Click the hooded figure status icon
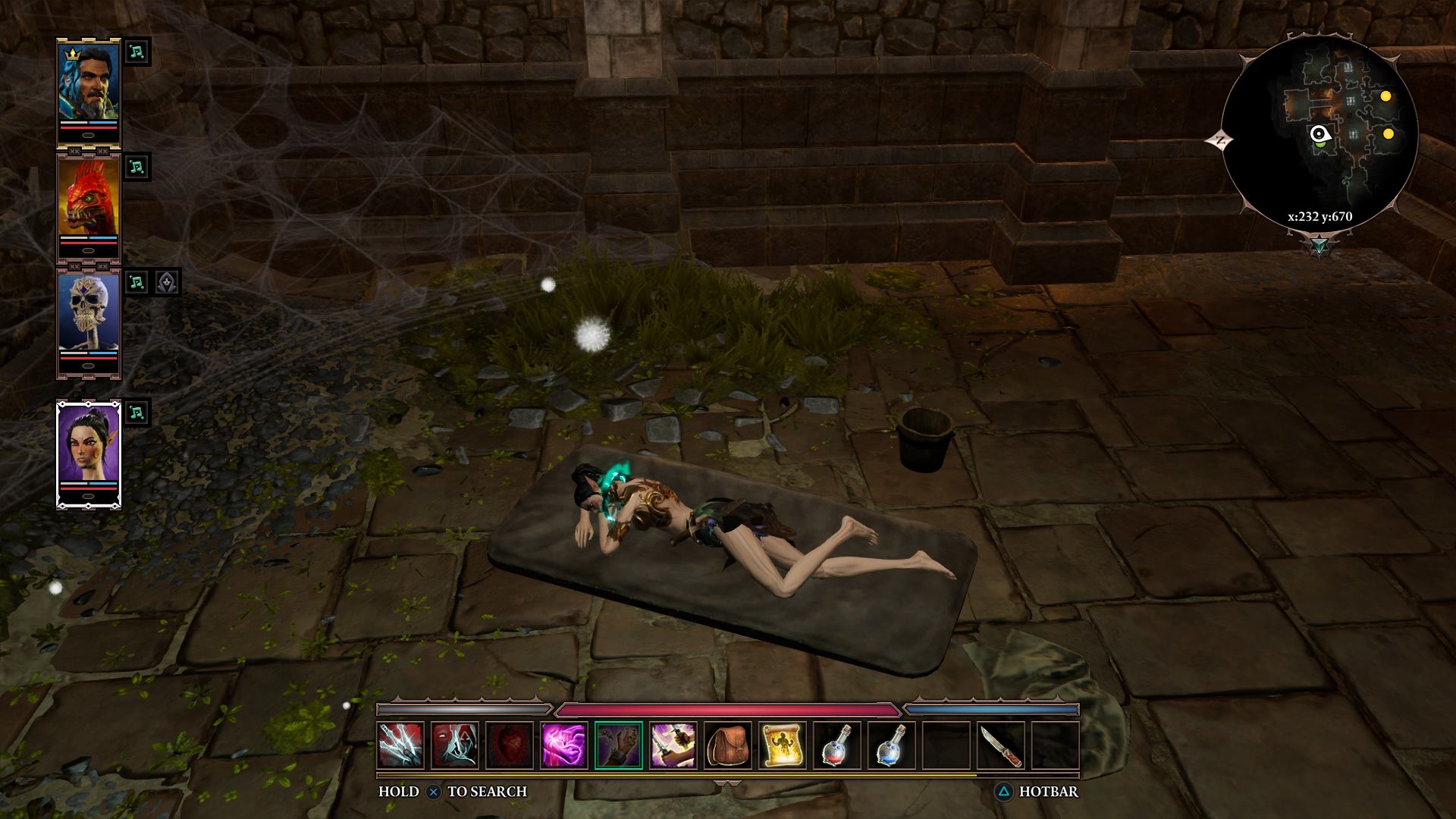The width and height of the screenshot is (1456, 819). (167, 282)
